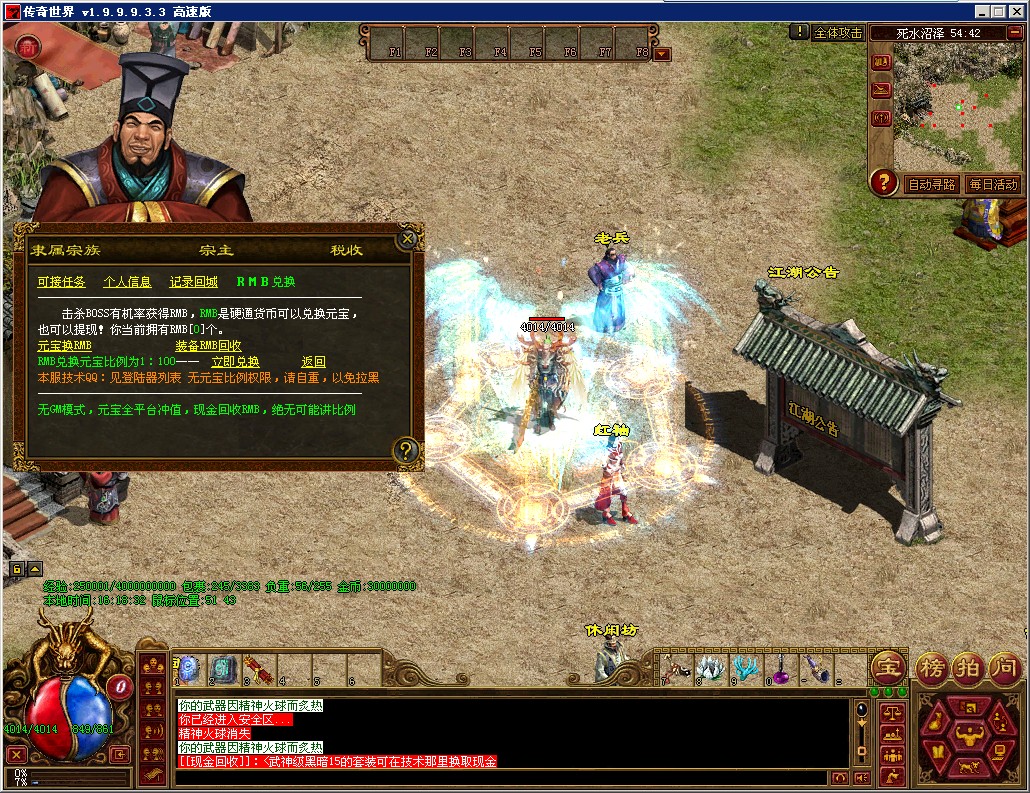
Task: Choose the 元宝换RMB option
Action: coord(64,346)
